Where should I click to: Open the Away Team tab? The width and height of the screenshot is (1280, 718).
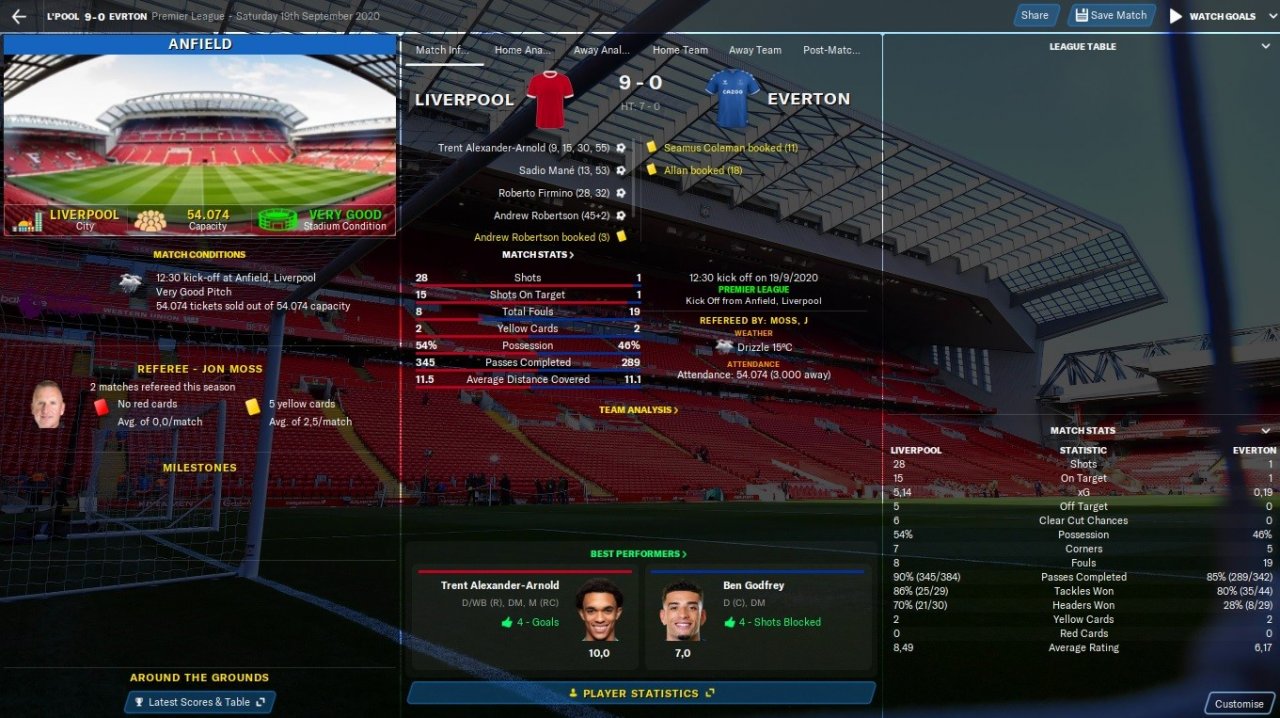point(755,50)
